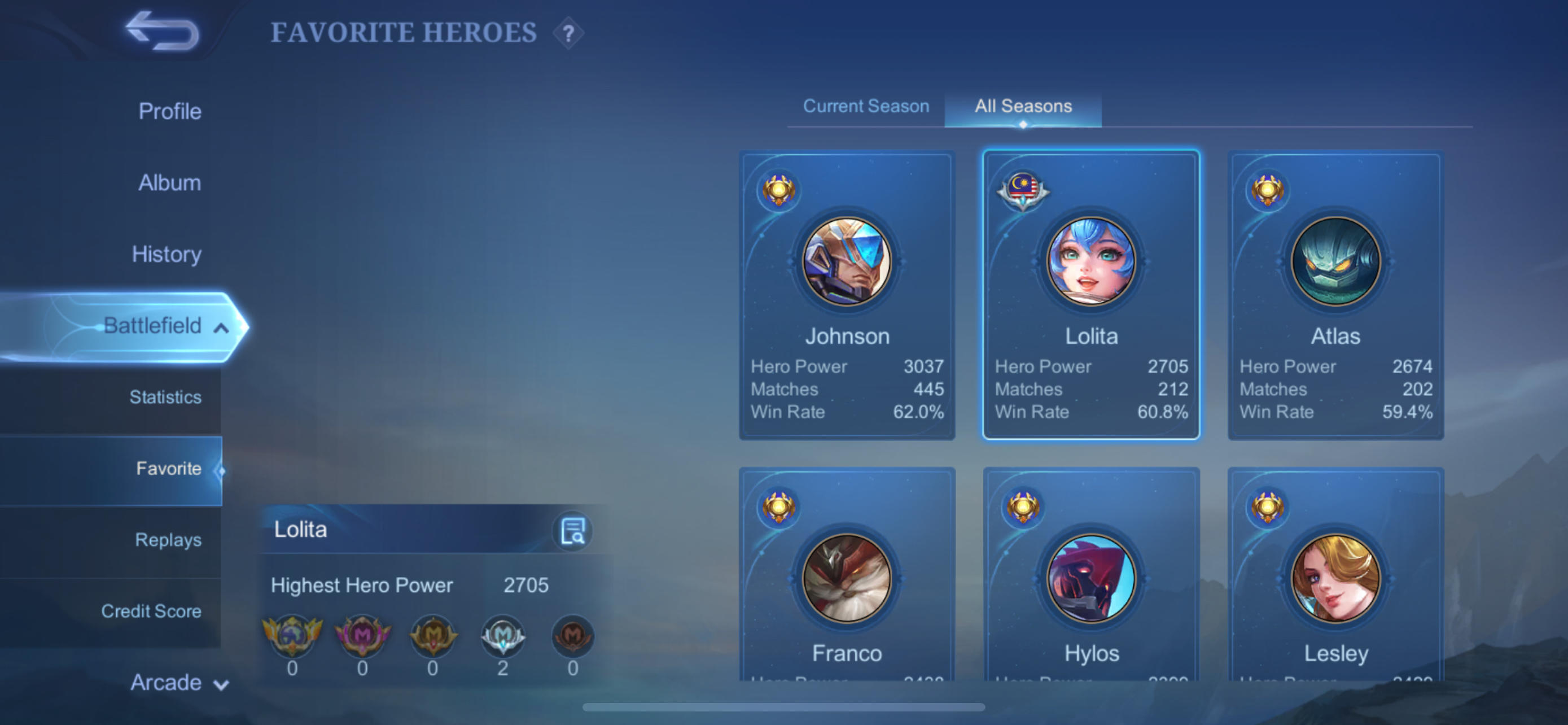Image resolution: width=1568 pixels, height=725 pixels.
Task: Open the Credit Score page
Action: pyautogui.click(x=151, y=610)
